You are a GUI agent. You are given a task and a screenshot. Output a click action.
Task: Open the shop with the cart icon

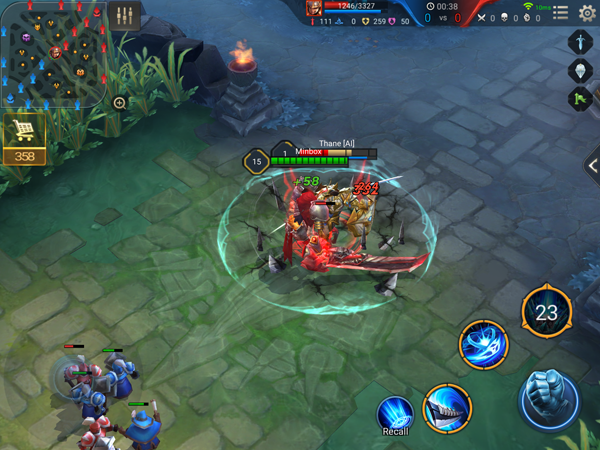coord(23,132)
